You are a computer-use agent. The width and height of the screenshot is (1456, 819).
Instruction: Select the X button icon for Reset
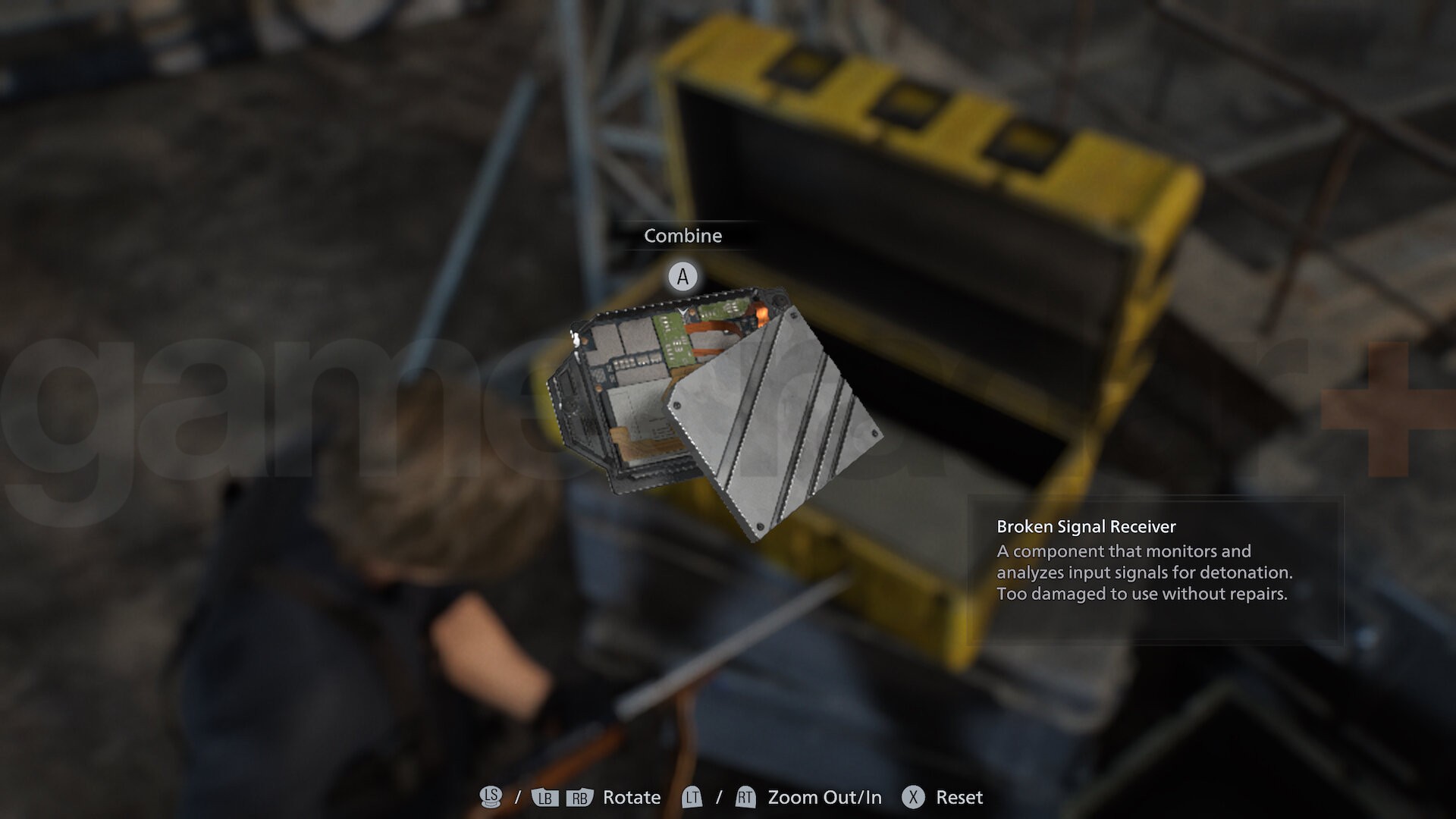coord(914,798)
